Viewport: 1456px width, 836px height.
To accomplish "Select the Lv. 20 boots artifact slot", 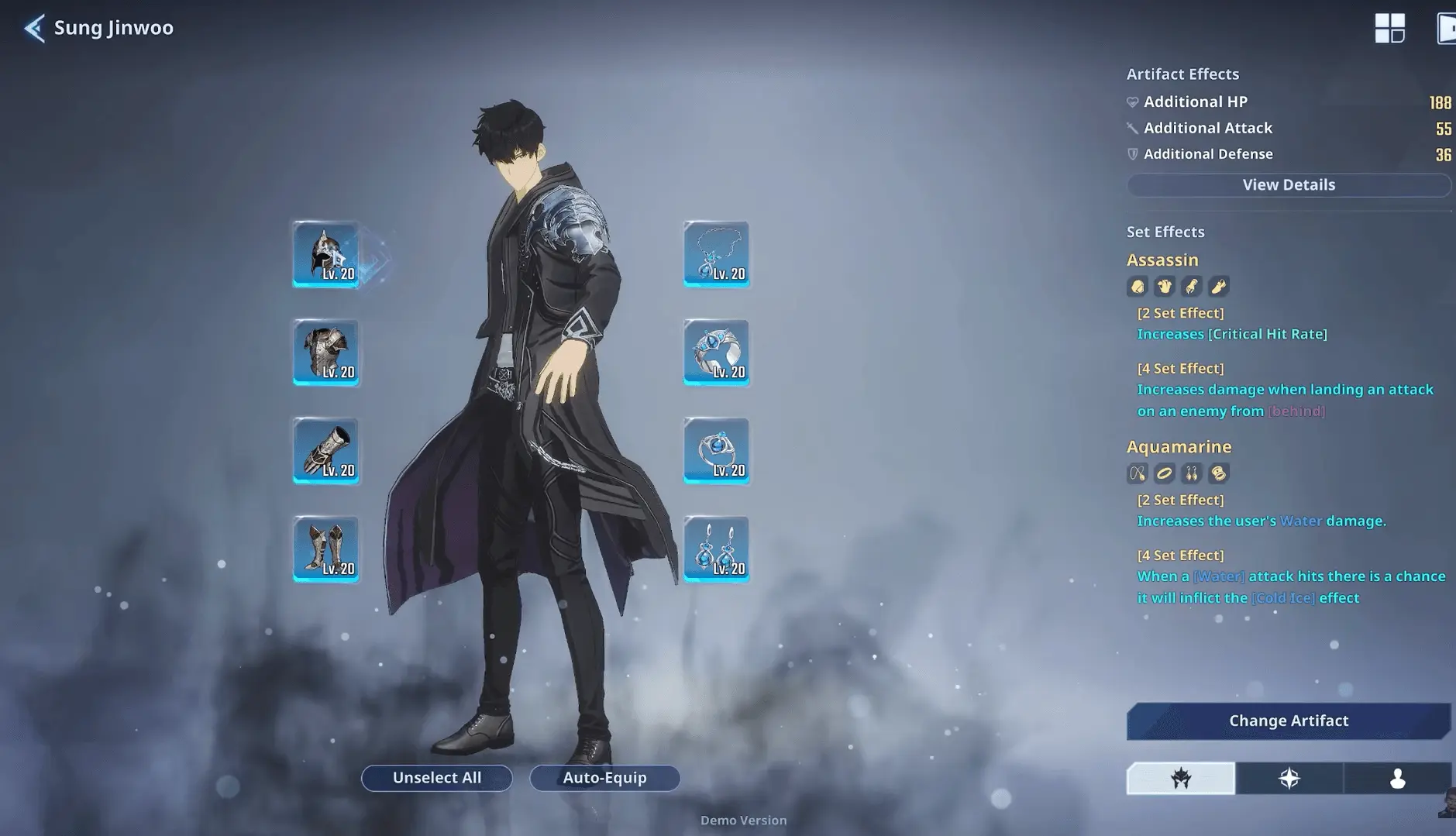I will click(x=325, y=550).
